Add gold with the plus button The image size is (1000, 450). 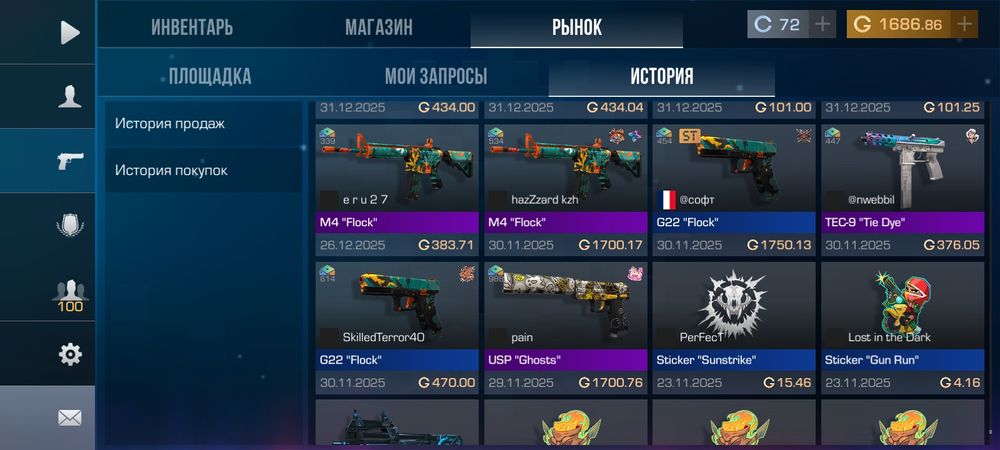[x=964, y=24]
